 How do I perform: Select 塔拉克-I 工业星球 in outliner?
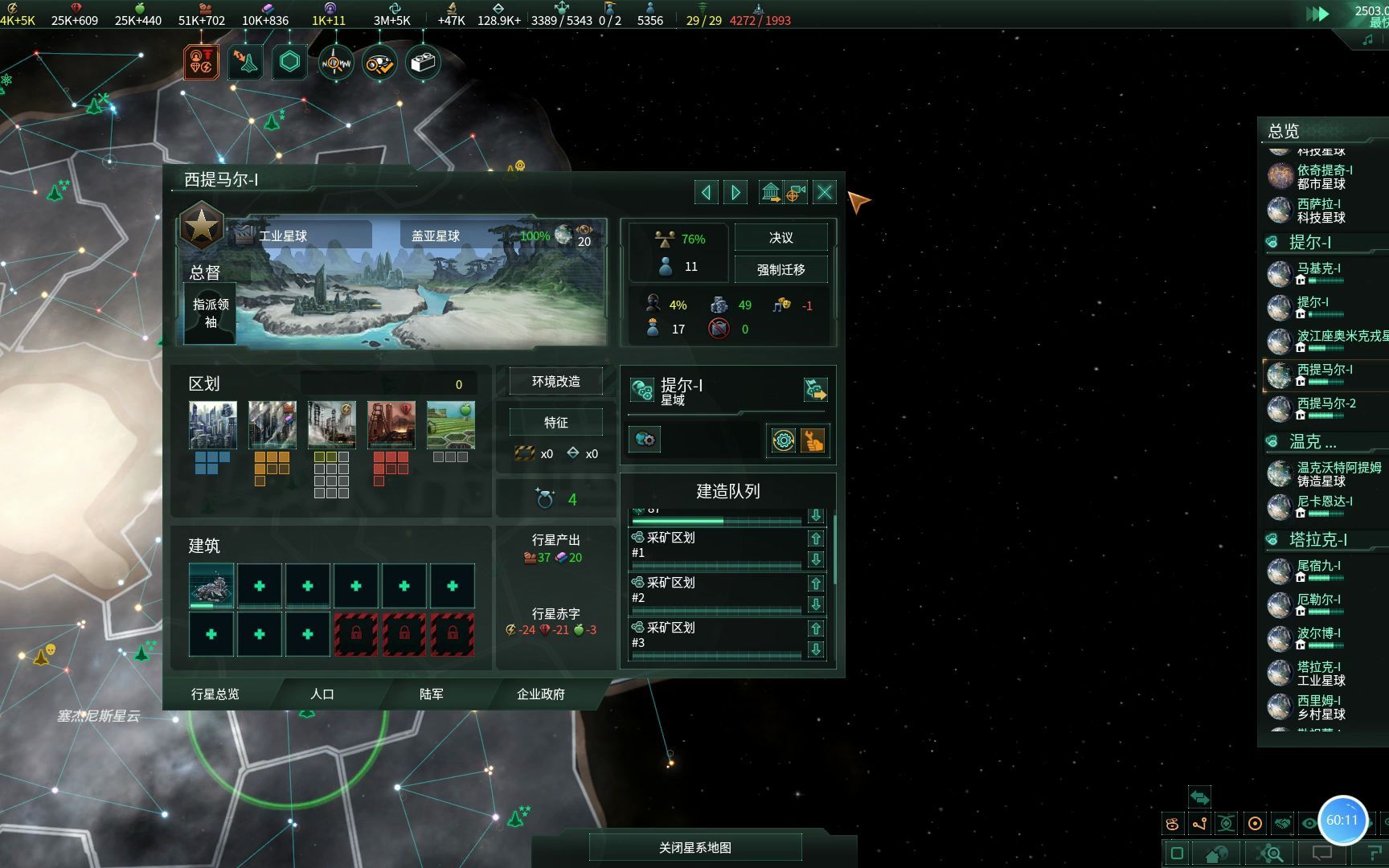click(x=1321, y=674)
